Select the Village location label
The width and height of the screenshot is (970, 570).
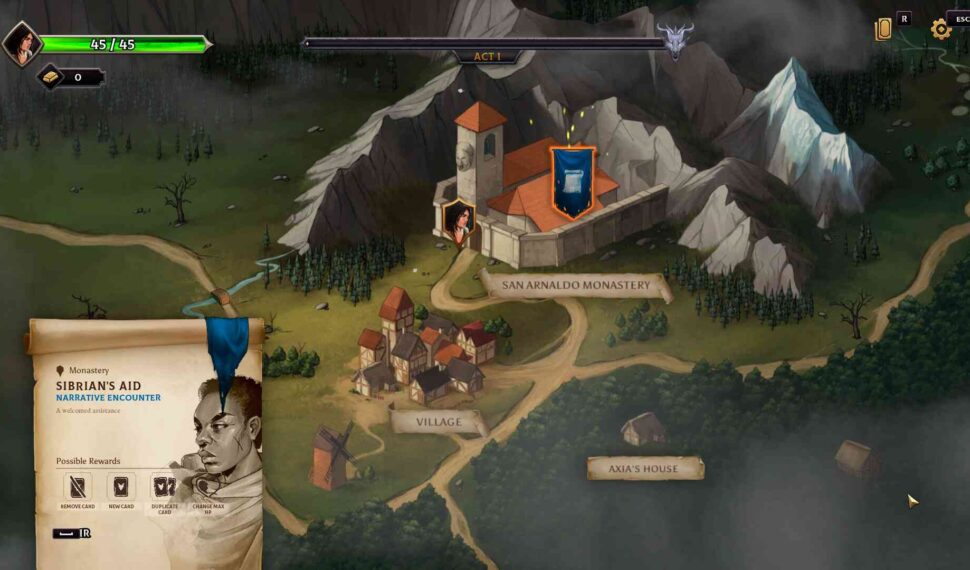click(438, 422)
